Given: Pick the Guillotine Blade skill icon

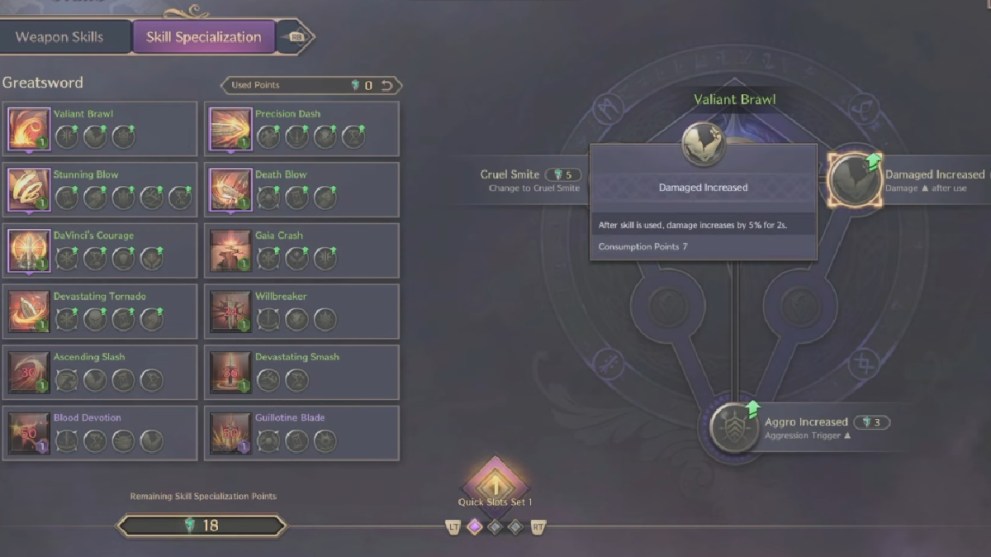Looking at the screenshot, I should [229, 433].
